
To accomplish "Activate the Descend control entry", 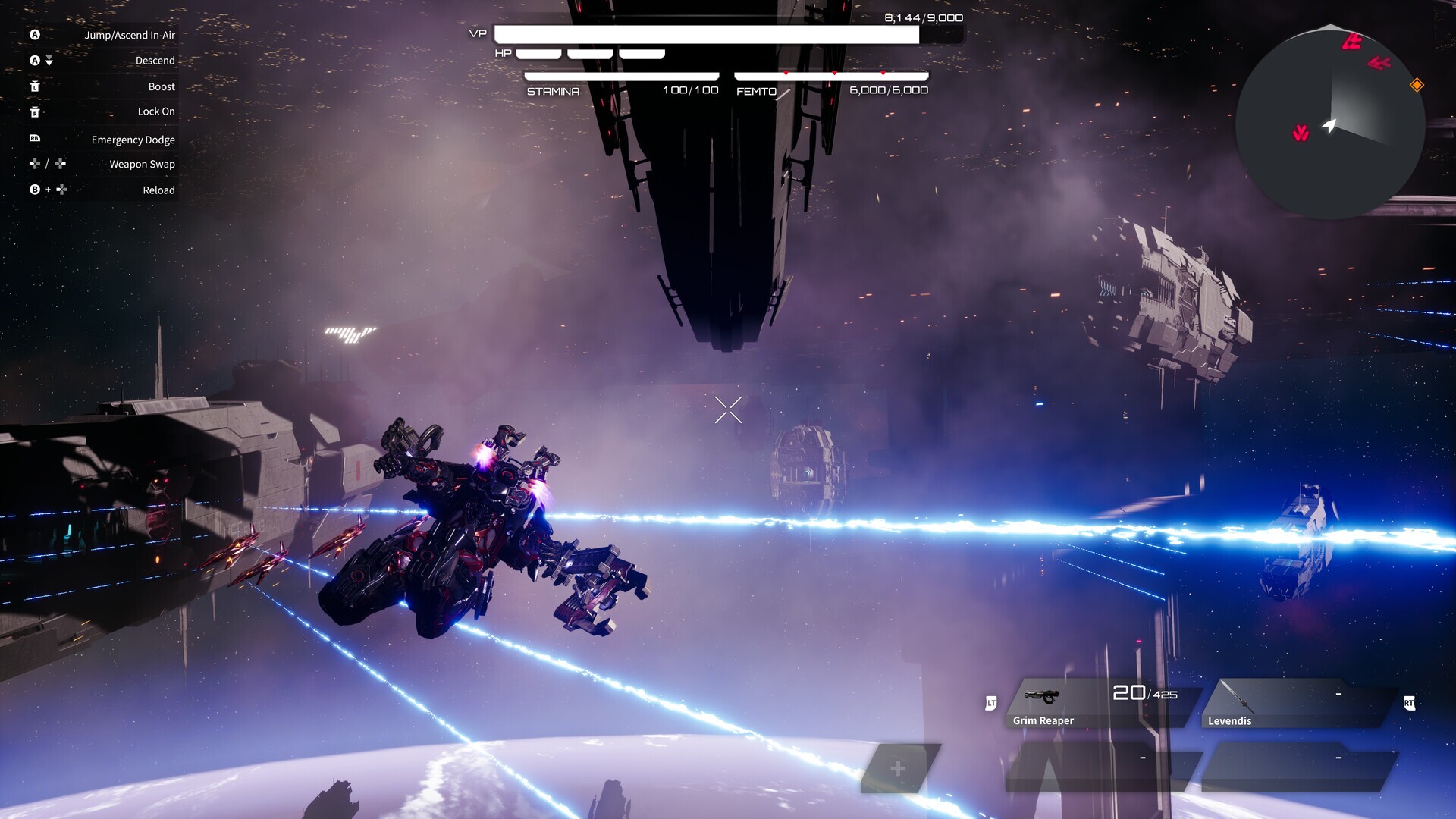I will click(155, 60).
